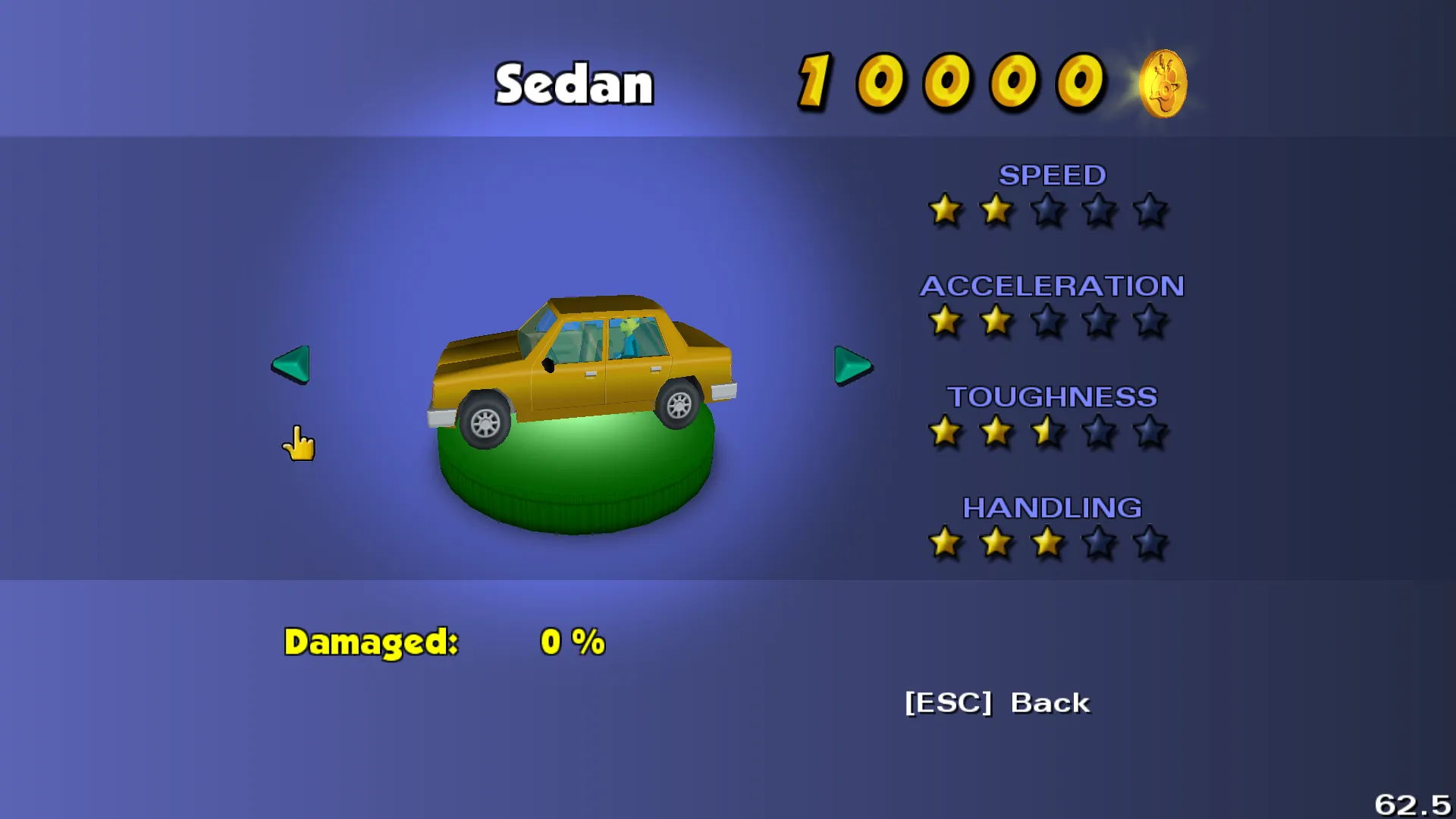The image size is (1456, 819).
Task: Show the next car with the right arrow
Action: (852, 366)
